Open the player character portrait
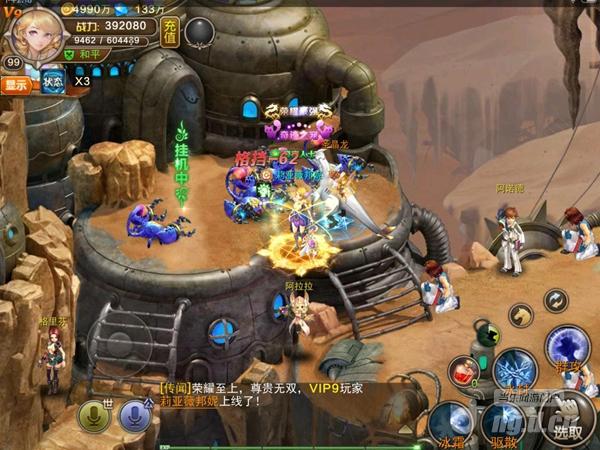This screenshot has height=450, width=600. [31, 31]
